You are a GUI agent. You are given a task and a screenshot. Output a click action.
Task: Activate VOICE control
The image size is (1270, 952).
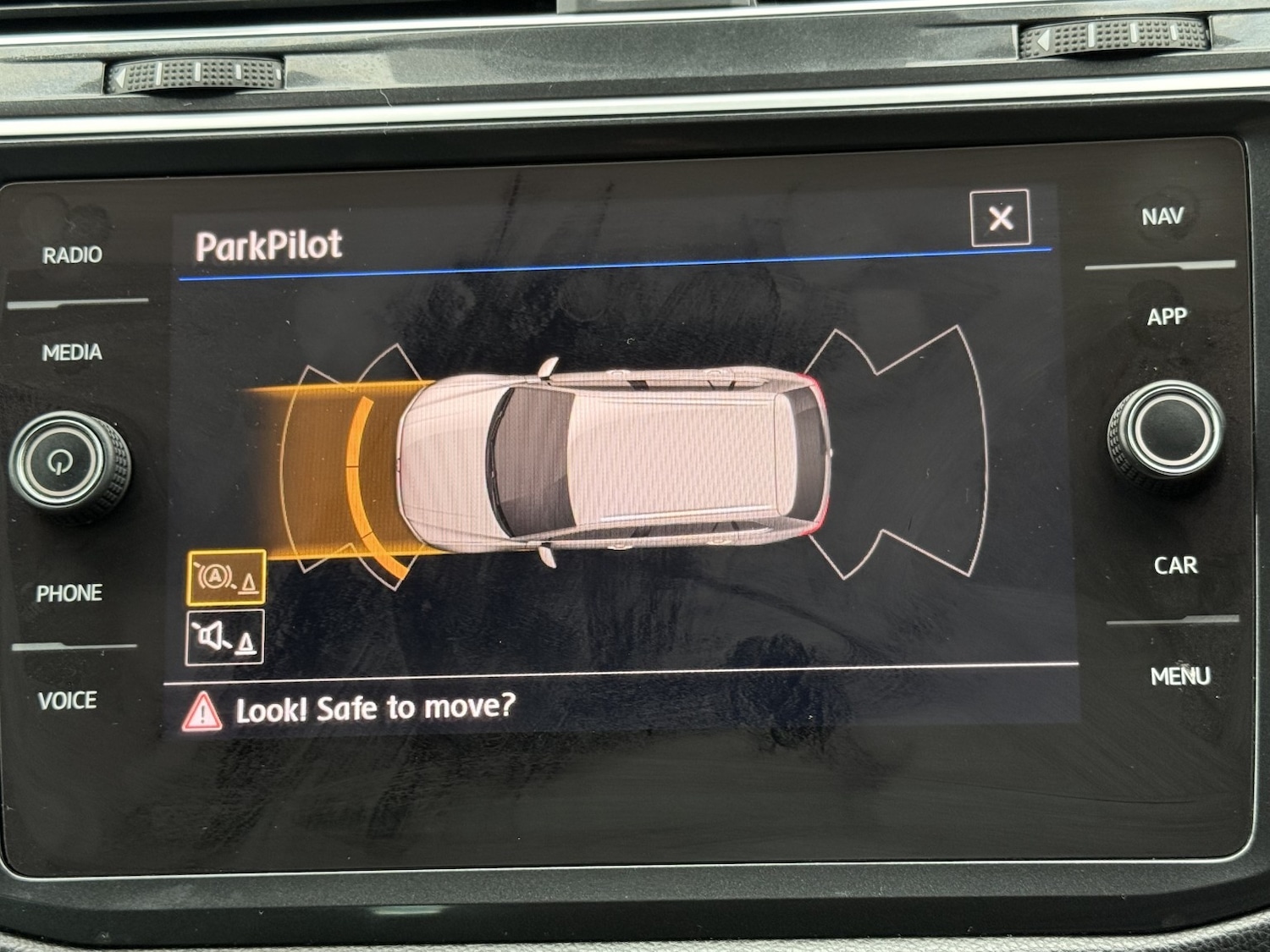click(x=68, y=701)
